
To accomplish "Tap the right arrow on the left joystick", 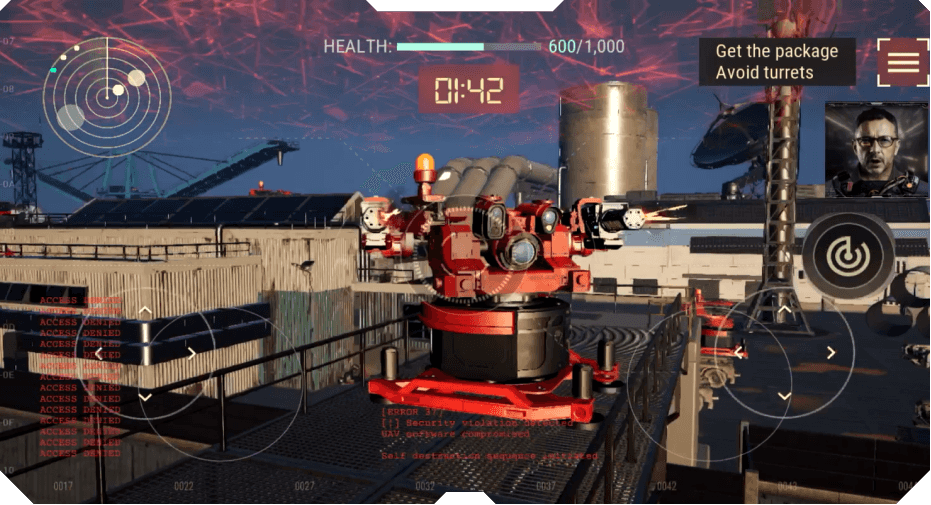I will (191, 353).
